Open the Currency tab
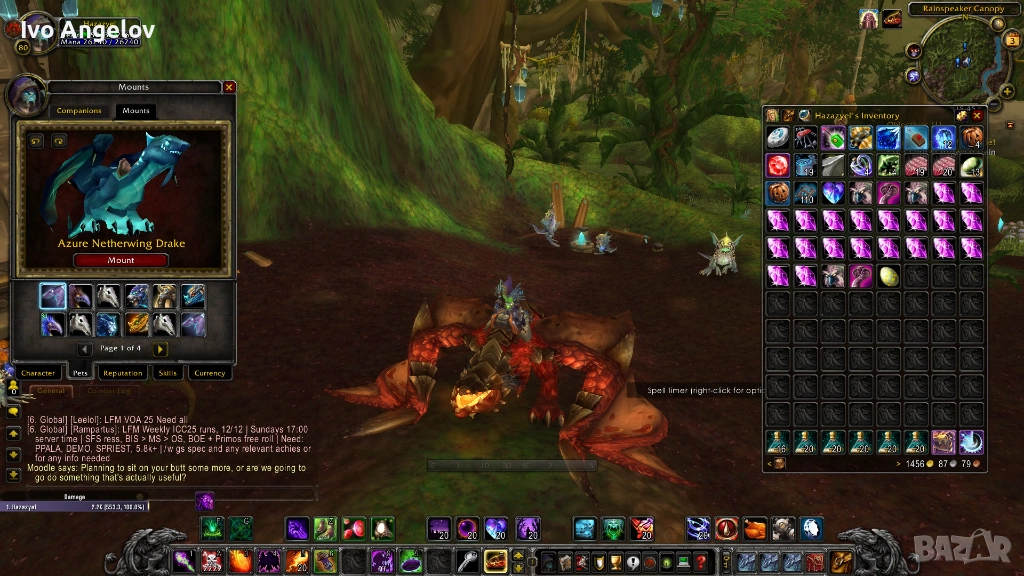The width and height of the screenshot is (1024, 576). click(x=210, y=373)
